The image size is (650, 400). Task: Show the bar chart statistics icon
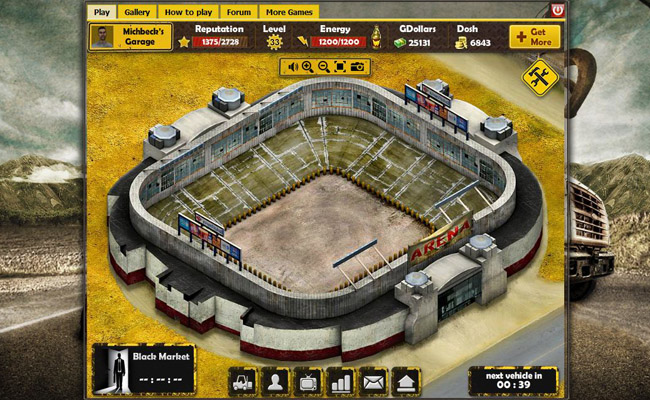pos(341,381)
